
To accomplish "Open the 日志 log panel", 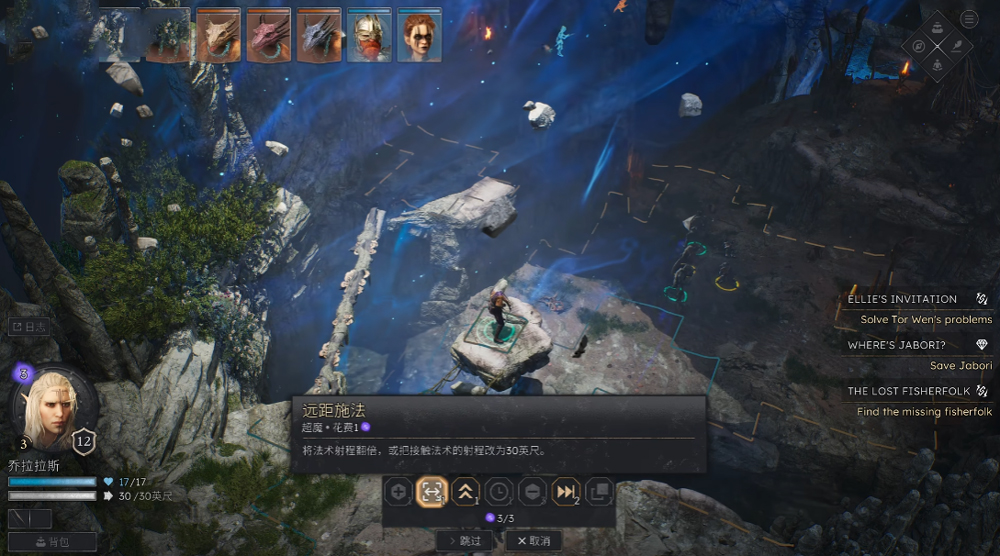I will tap(30, 327).
